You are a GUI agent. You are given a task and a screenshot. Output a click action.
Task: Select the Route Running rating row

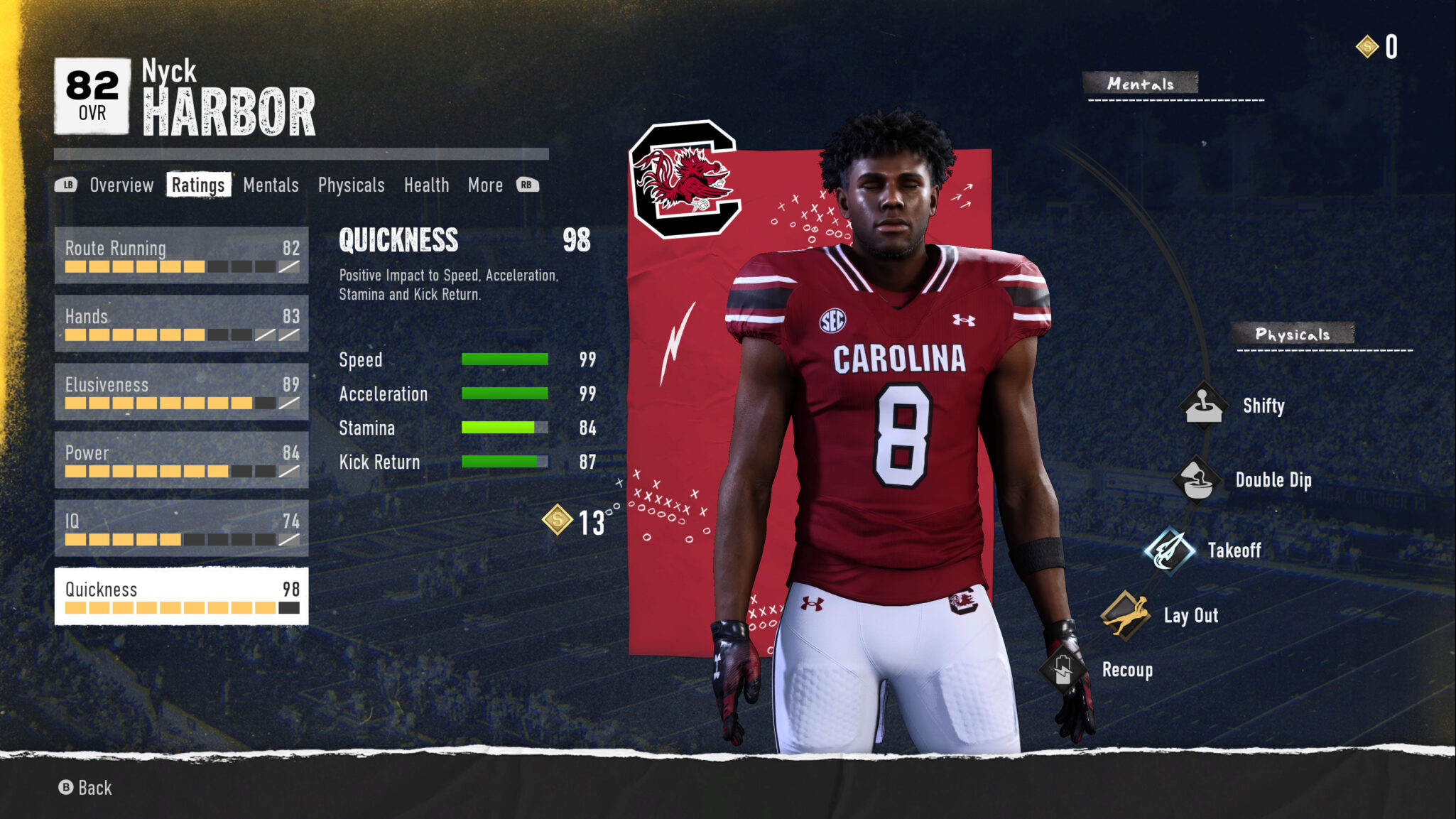(181, 257)
